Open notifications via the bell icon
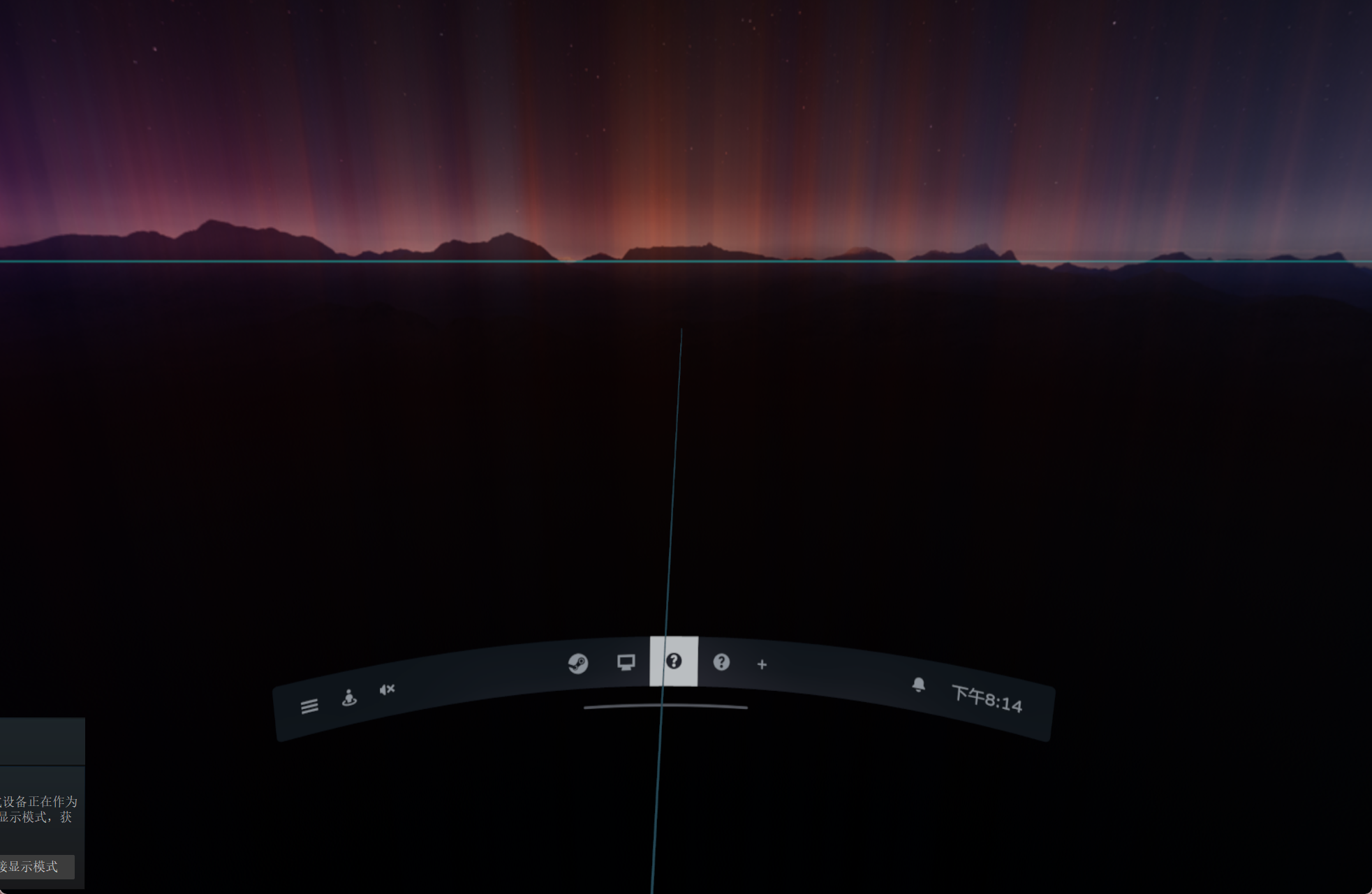Image resolution: width=1372 pixels, height=894 pixels. click(x=919, y=686)
